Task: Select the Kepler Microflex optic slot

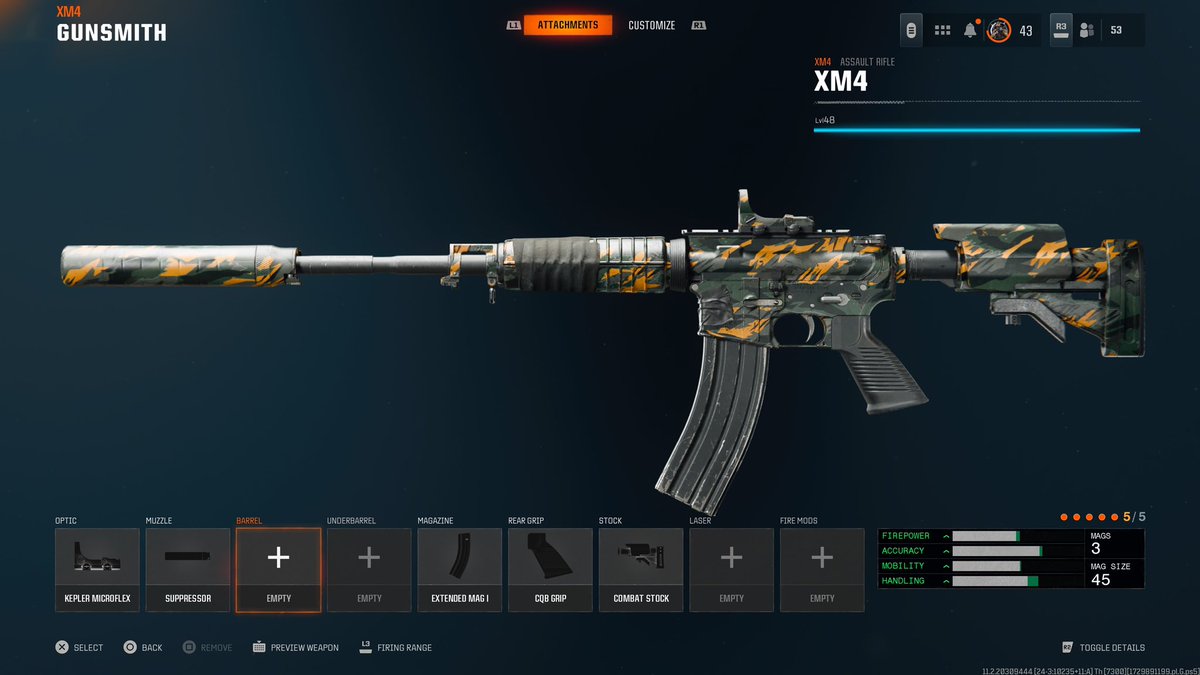Action: coord(97,569)
